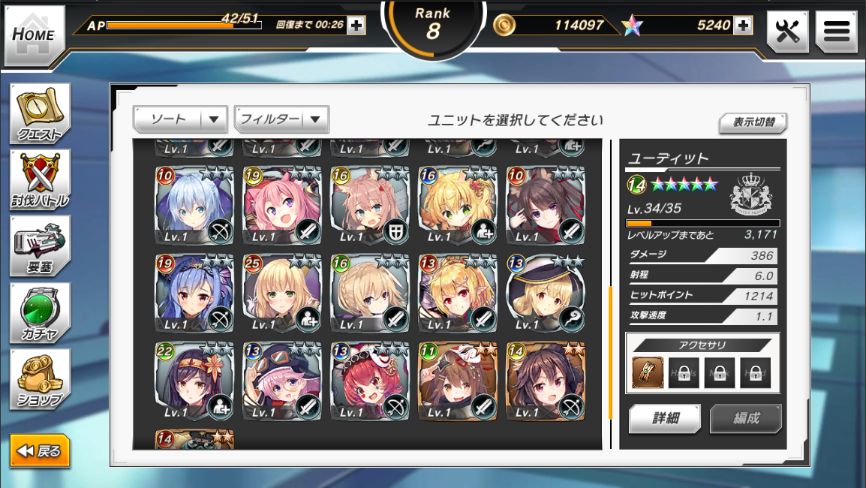Go back with the 戻る button
866x488 pixels.
click(x=40, y=451)
